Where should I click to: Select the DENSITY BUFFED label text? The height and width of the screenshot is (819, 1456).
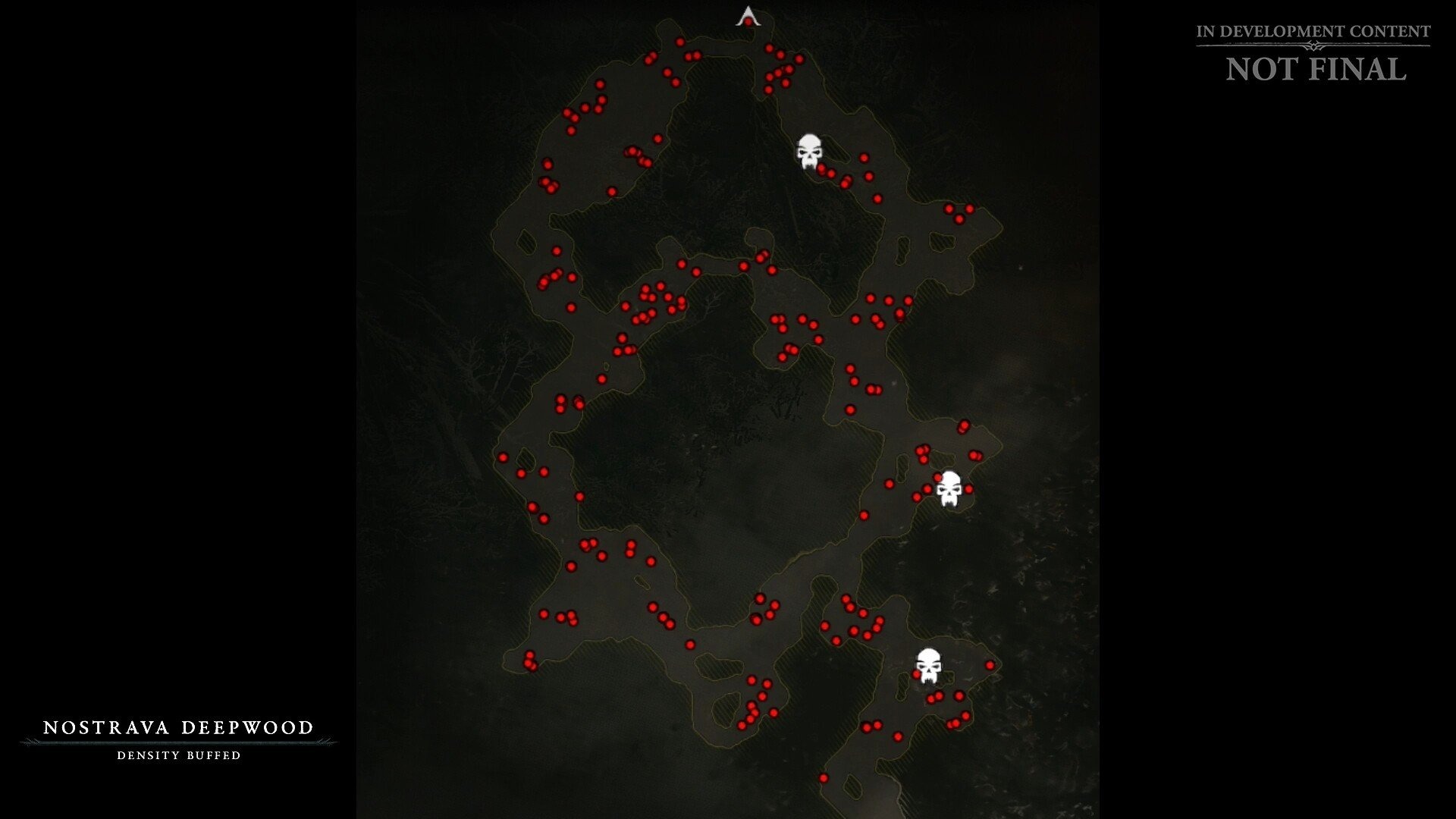click(179, 756)
